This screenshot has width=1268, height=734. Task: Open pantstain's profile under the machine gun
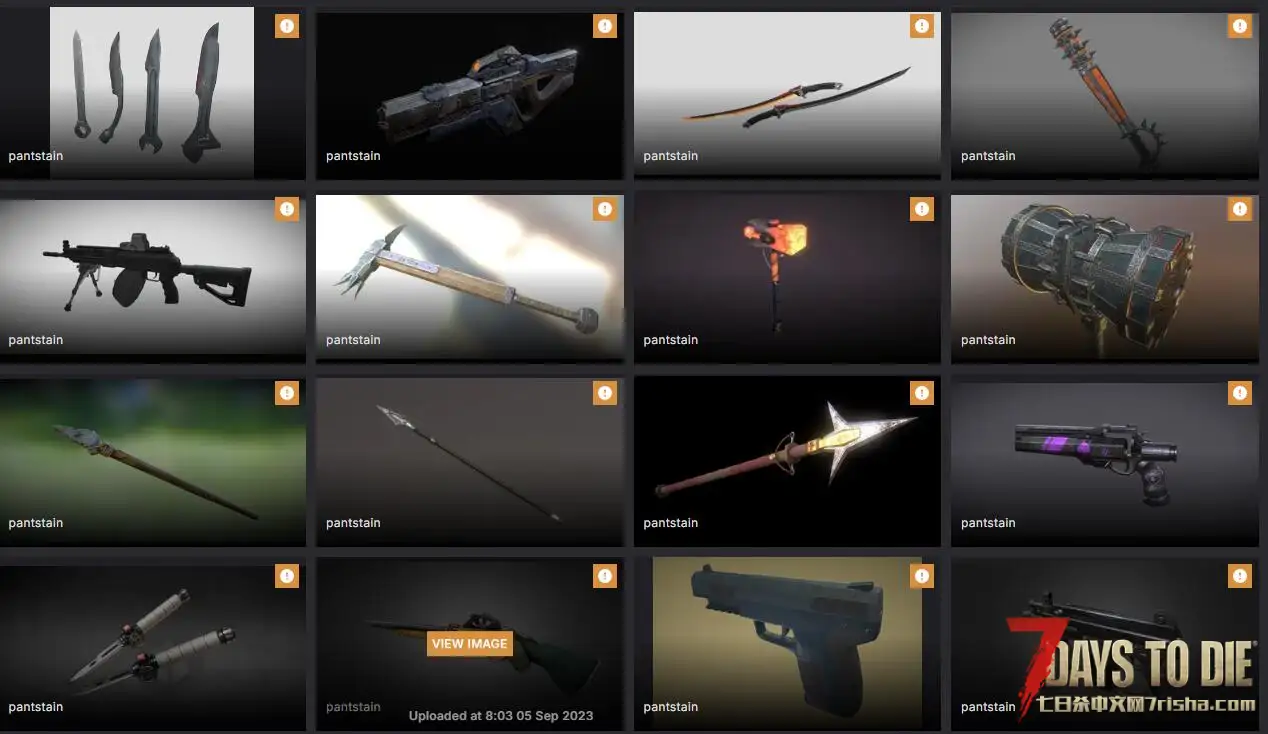tap(35, 340)
